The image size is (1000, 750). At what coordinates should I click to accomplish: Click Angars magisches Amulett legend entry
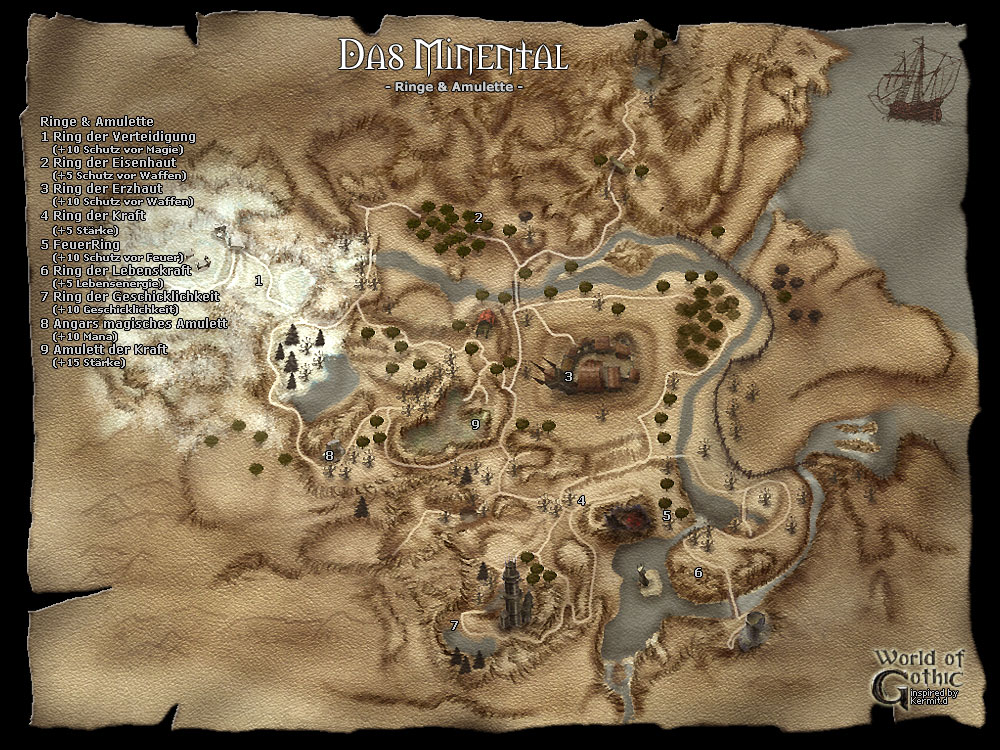(x=134, y=324)
